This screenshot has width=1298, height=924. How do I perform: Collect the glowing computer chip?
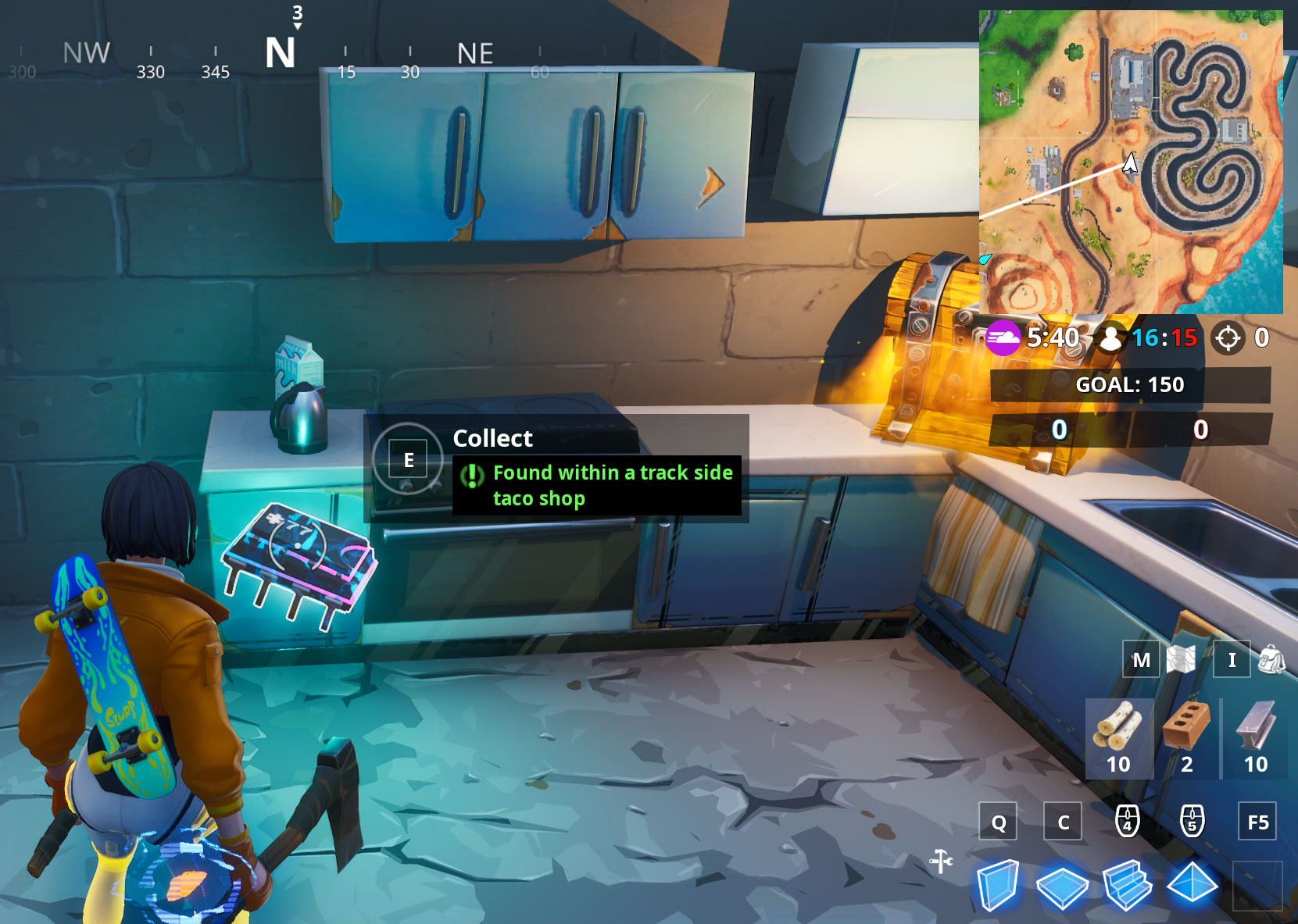(x=301, y=555)
